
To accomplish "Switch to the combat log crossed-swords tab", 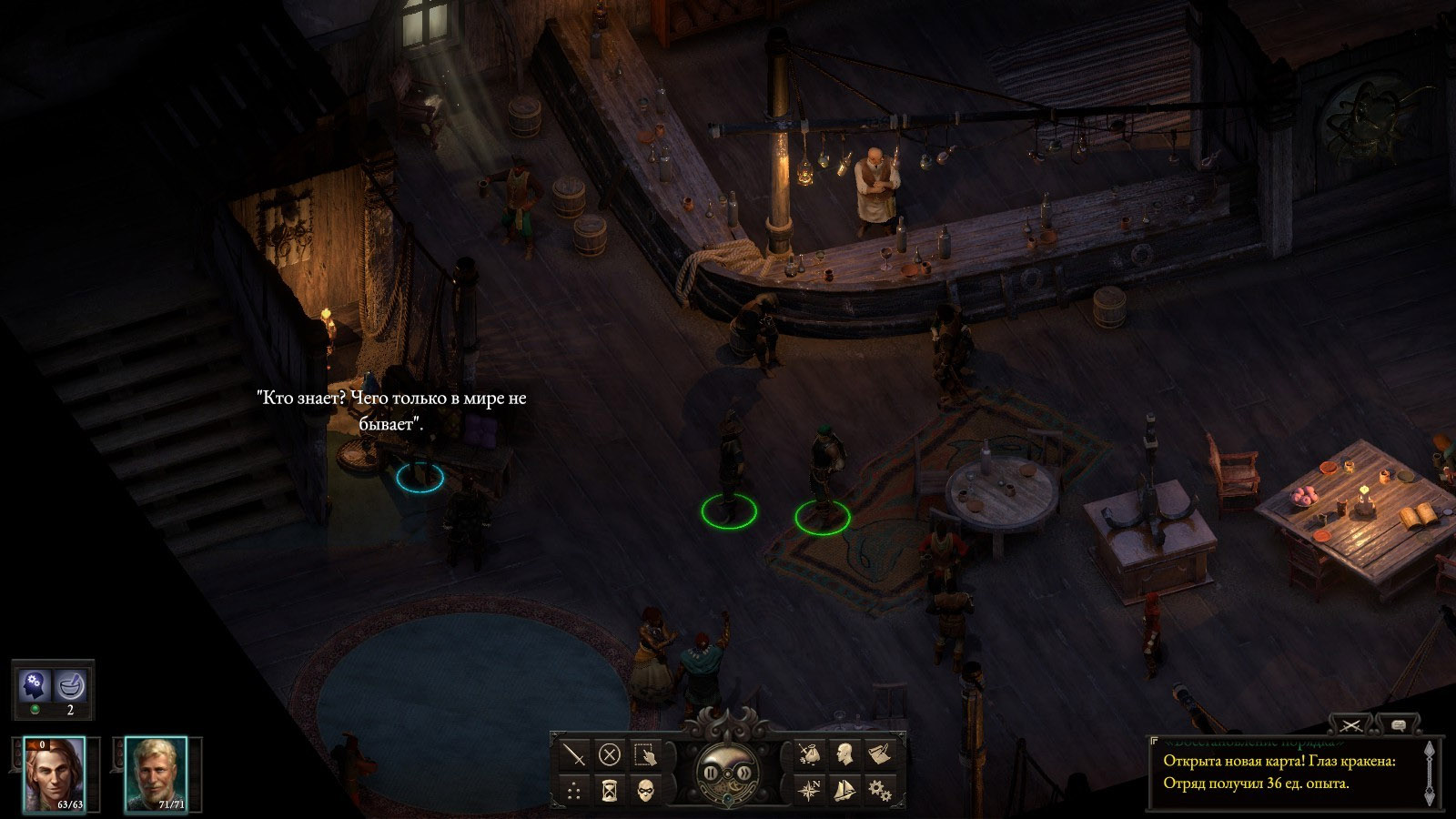I will (1350, 725).
